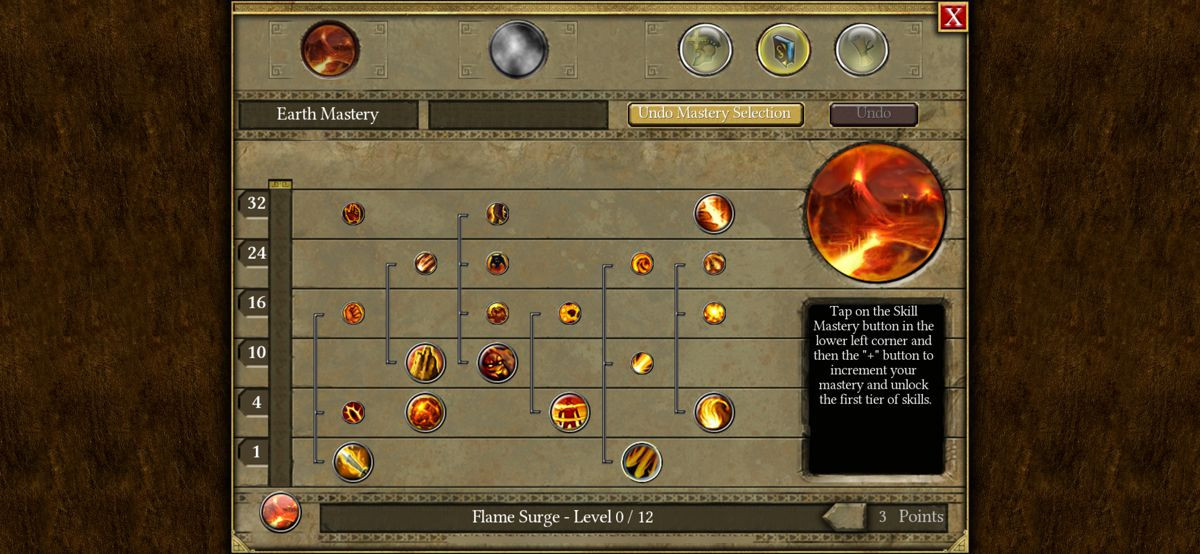This screenshot has height=554, width=1200.
Task: Pick the large molten rock ball skill
Action: [425, 412]
